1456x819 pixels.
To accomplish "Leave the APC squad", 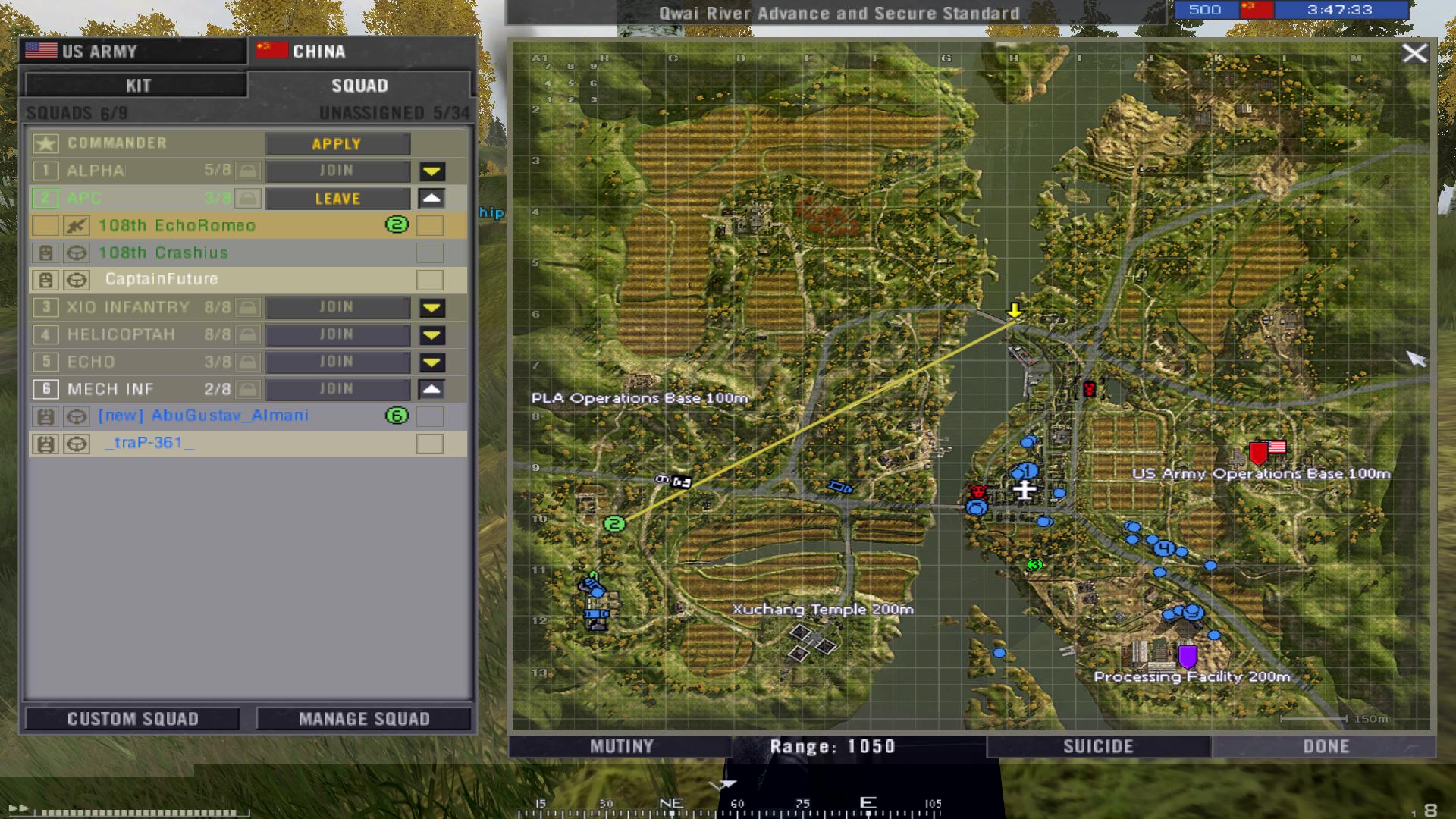I will pyautogui.click(x=337, y=199).
